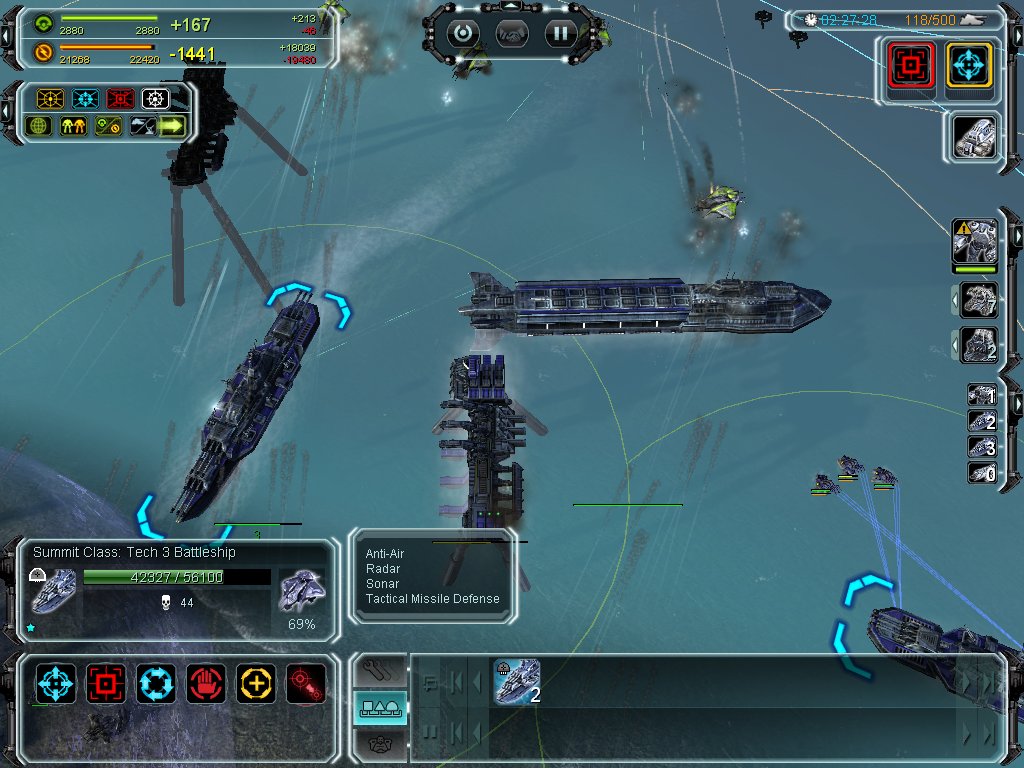Open the two-figures teams color toggle
The image size is (1024, 768).
tap(73, 127)
